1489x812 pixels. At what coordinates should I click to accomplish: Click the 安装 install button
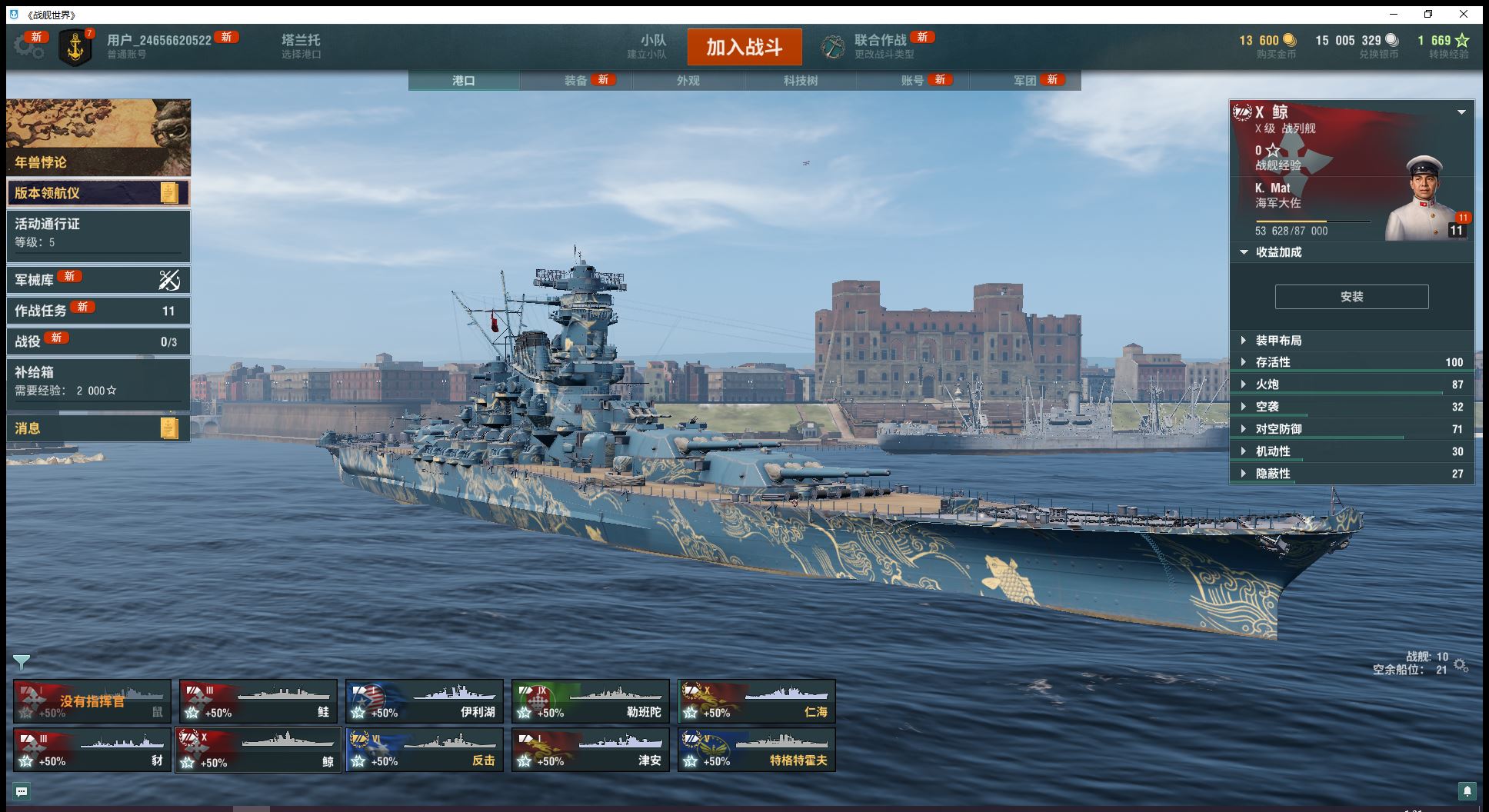point(1351,297)
